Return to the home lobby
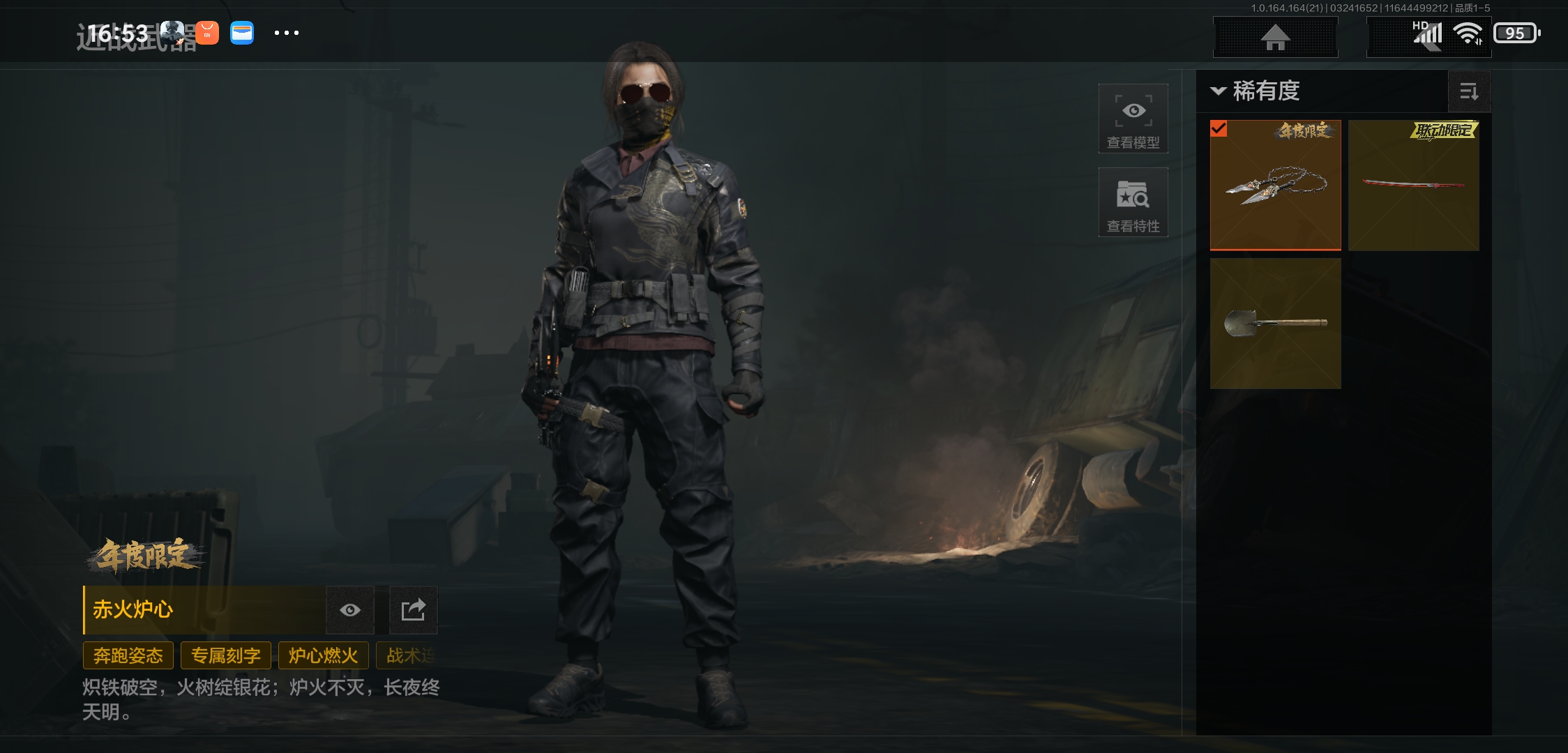Screen dimensions: 1568x753 (x=1275, y=37)
